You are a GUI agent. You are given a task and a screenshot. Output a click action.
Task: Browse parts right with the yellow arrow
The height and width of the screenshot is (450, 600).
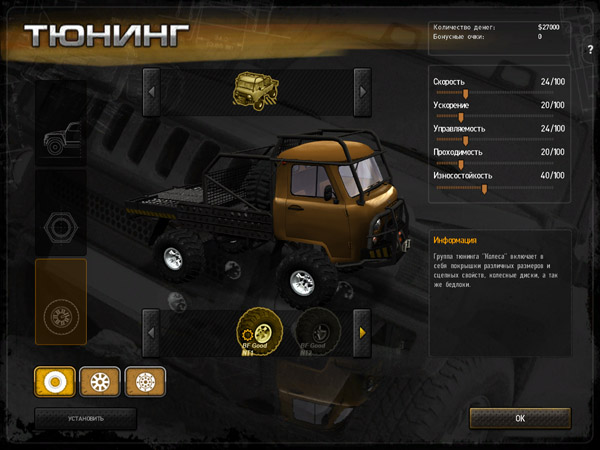[362, 332]
